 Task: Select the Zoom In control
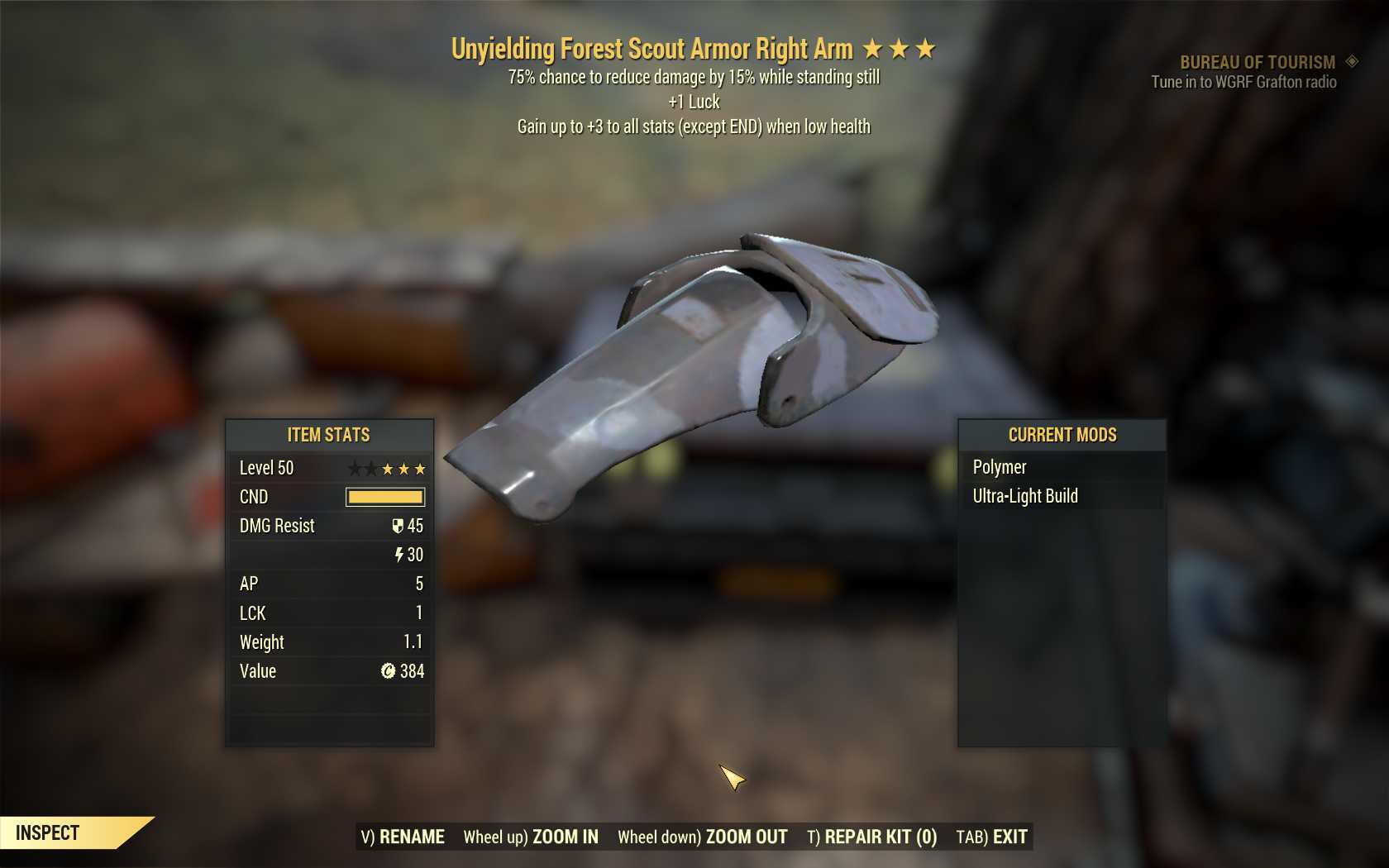531,837
